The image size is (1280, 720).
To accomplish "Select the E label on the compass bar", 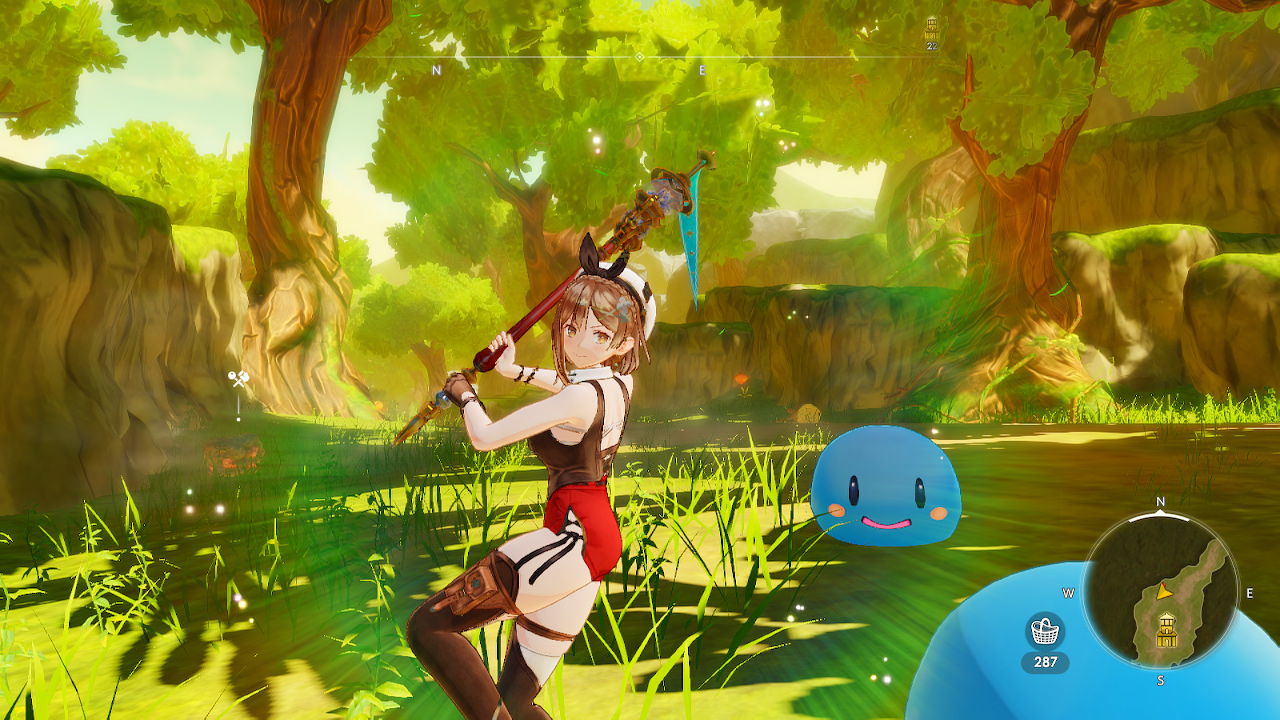I will (701, 70).
